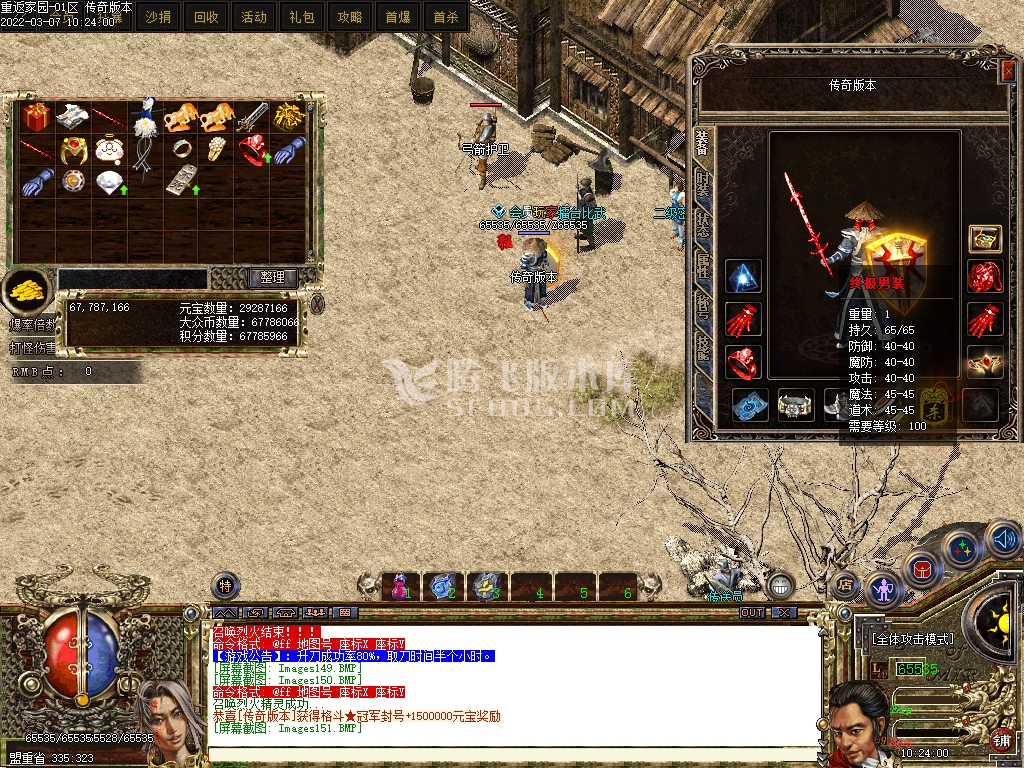The width and height of the screenshot is (1024, 768).
Task: Open the 活动 events menu
Action: click(x=254, y=17)
